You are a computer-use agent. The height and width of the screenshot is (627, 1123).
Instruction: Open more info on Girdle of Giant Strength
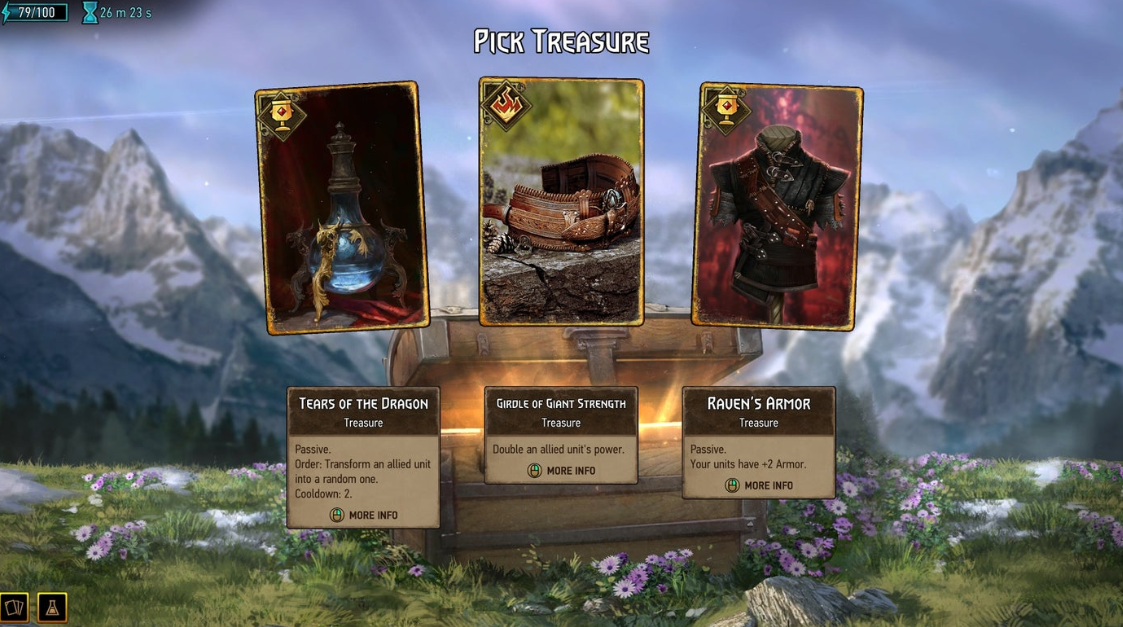[561, 470]
